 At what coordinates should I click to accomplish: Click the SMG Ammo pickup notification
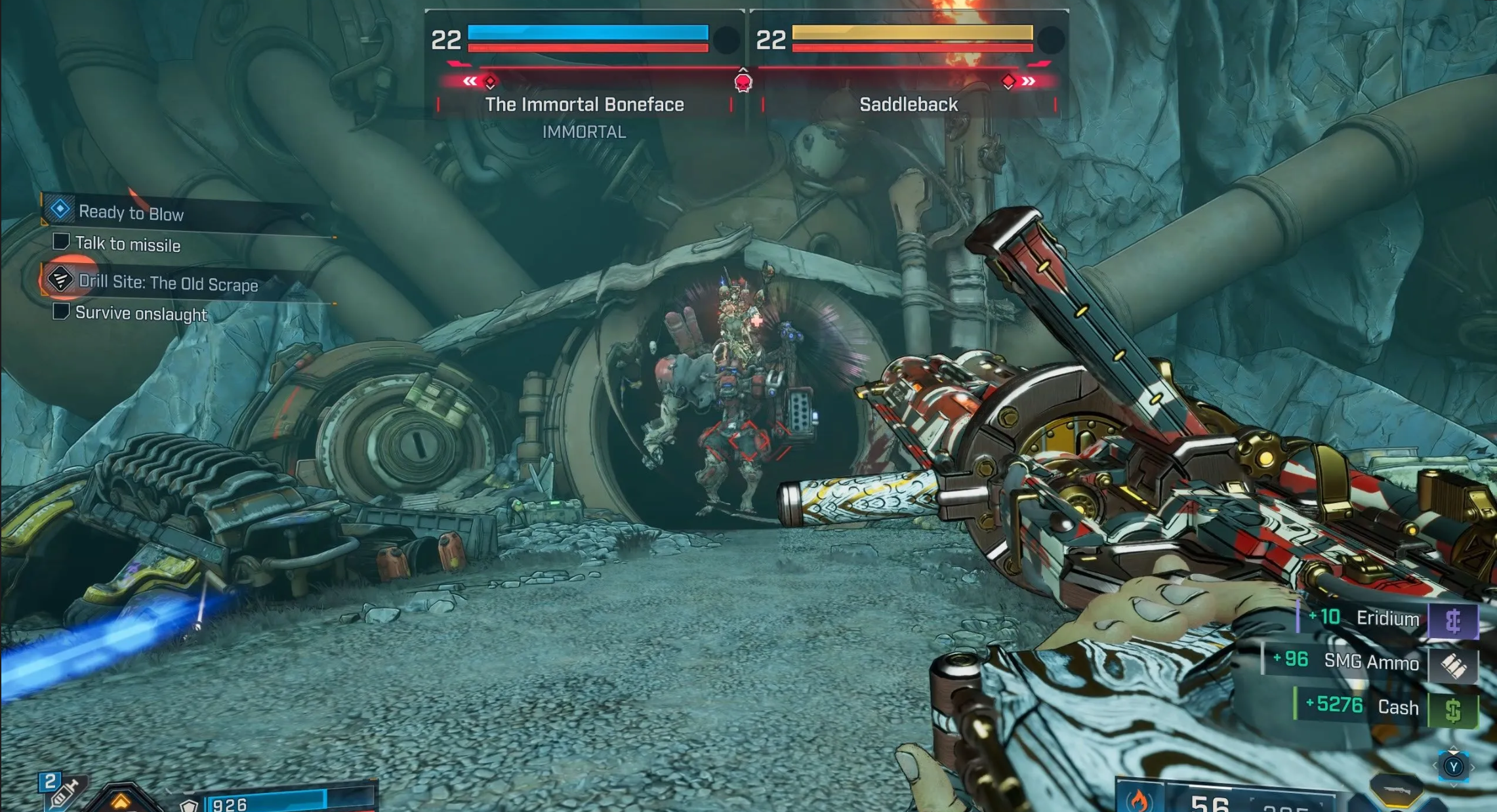coord(1370,662)
